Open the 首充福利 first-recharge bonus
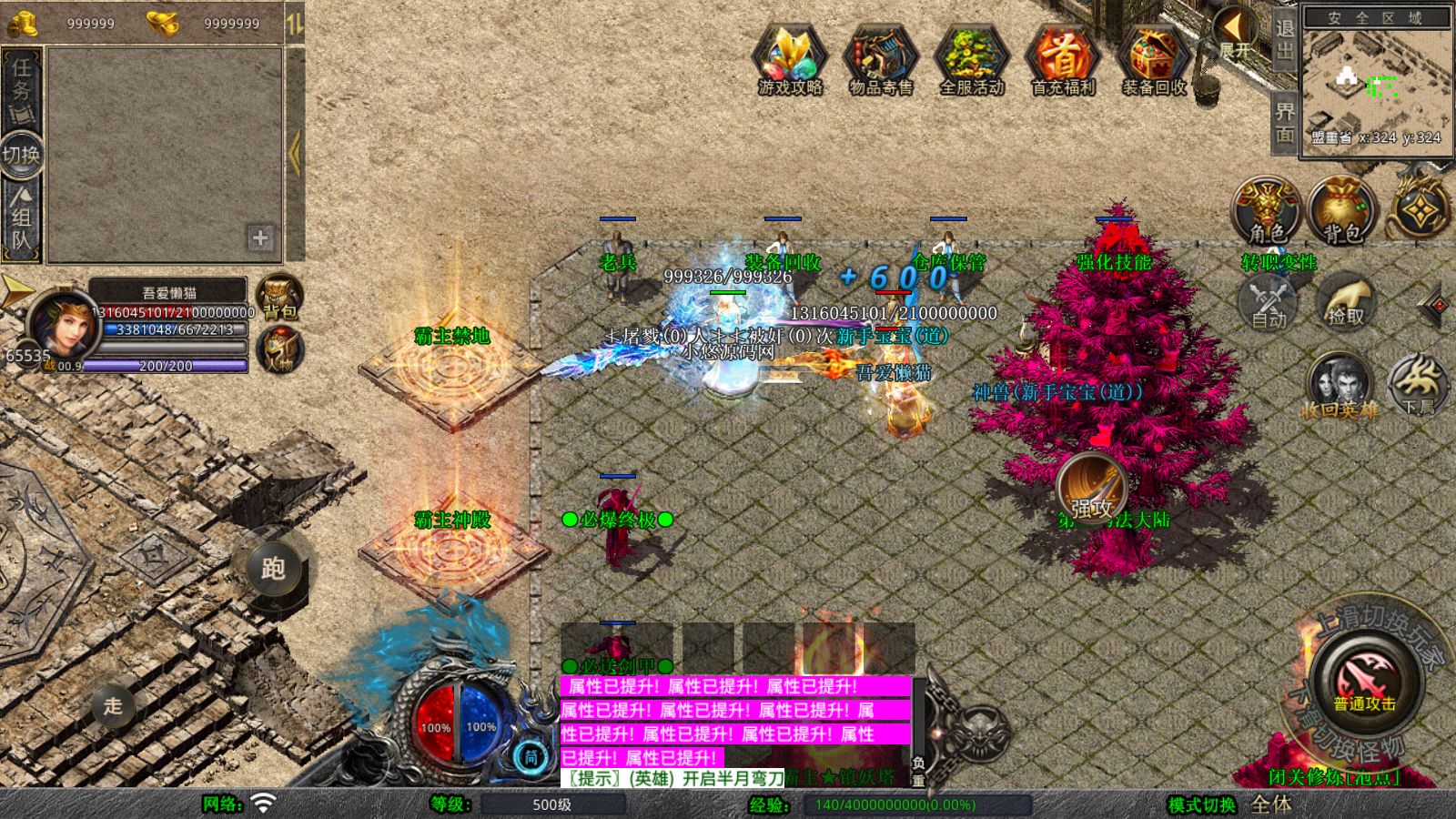Image resolution: width=1456 pixels, height=819 pixels. [1063, 59]
